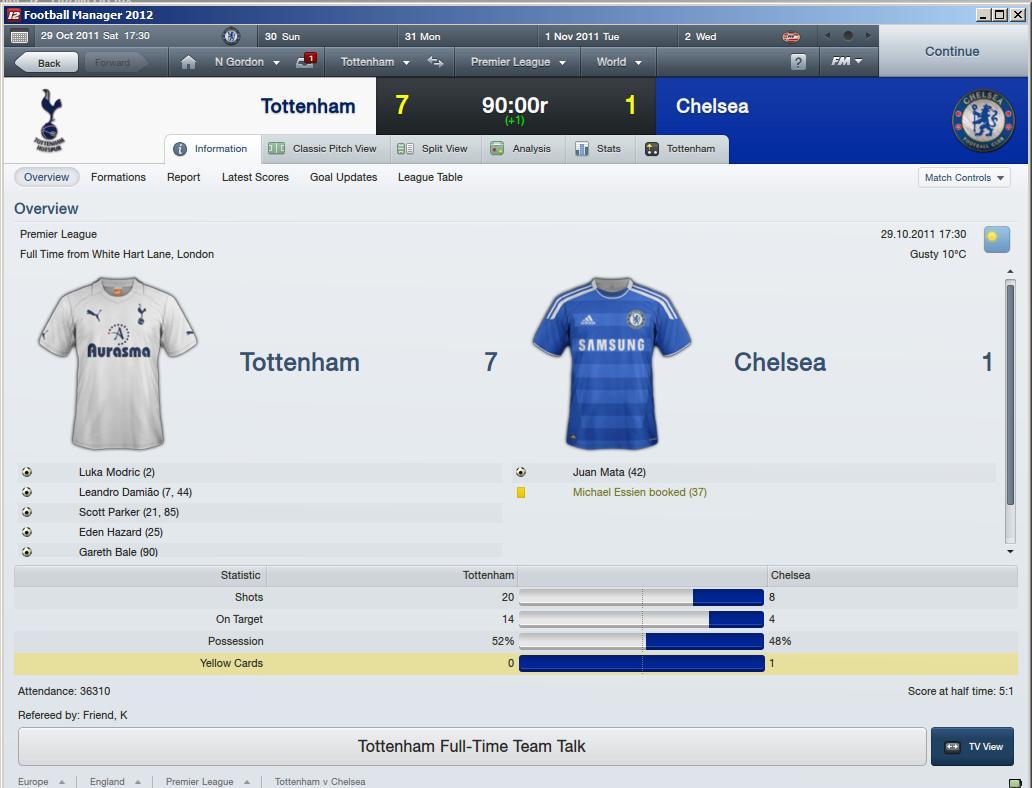Open the match Report section
The height and width of the screenshot is (788, 1032).
[x=183, y=177]
